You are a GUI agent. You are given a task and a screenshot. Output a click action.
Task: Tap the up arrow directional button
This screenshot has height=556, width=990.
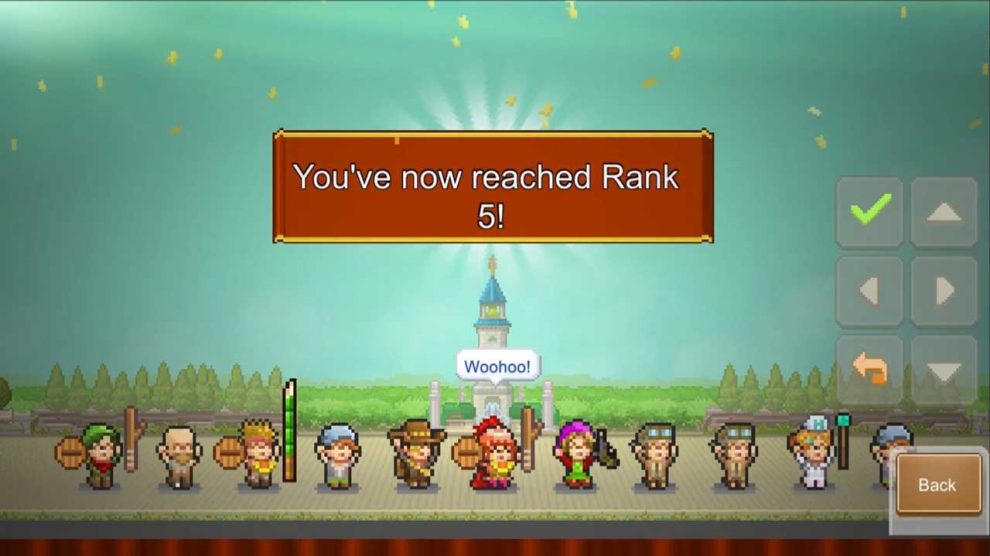(944, 211)
